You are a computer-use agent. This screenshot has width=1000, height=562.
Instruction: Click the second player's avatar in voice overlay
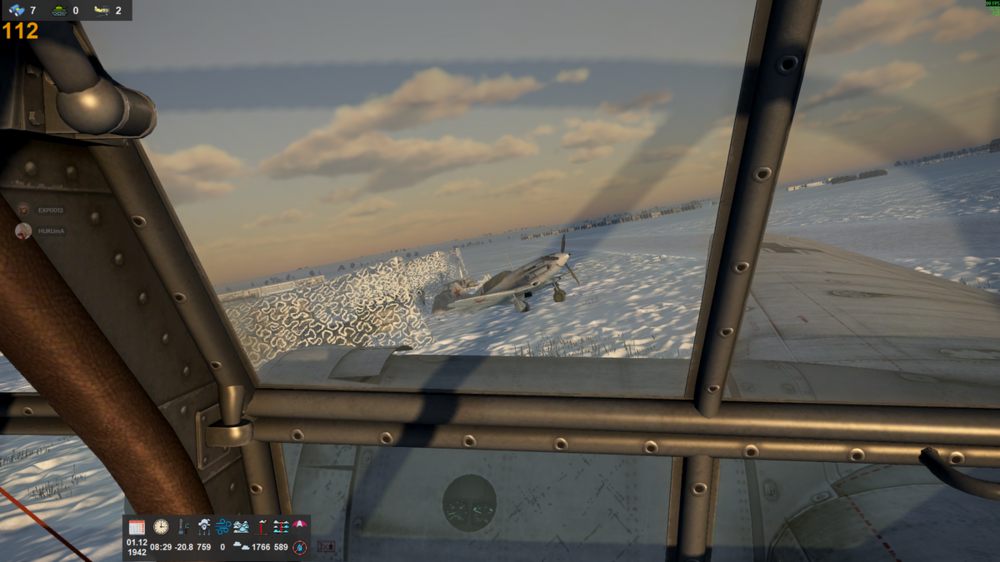click(23, 230)
